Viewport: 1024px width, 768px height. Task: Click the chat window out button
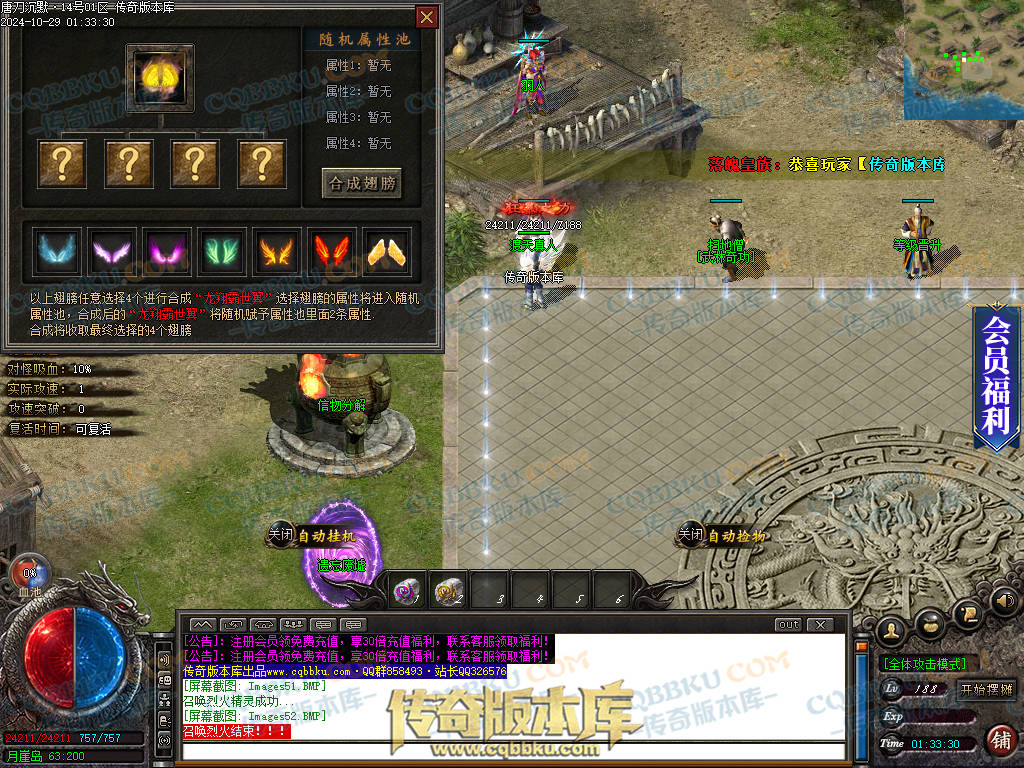(x=789, y=625)
